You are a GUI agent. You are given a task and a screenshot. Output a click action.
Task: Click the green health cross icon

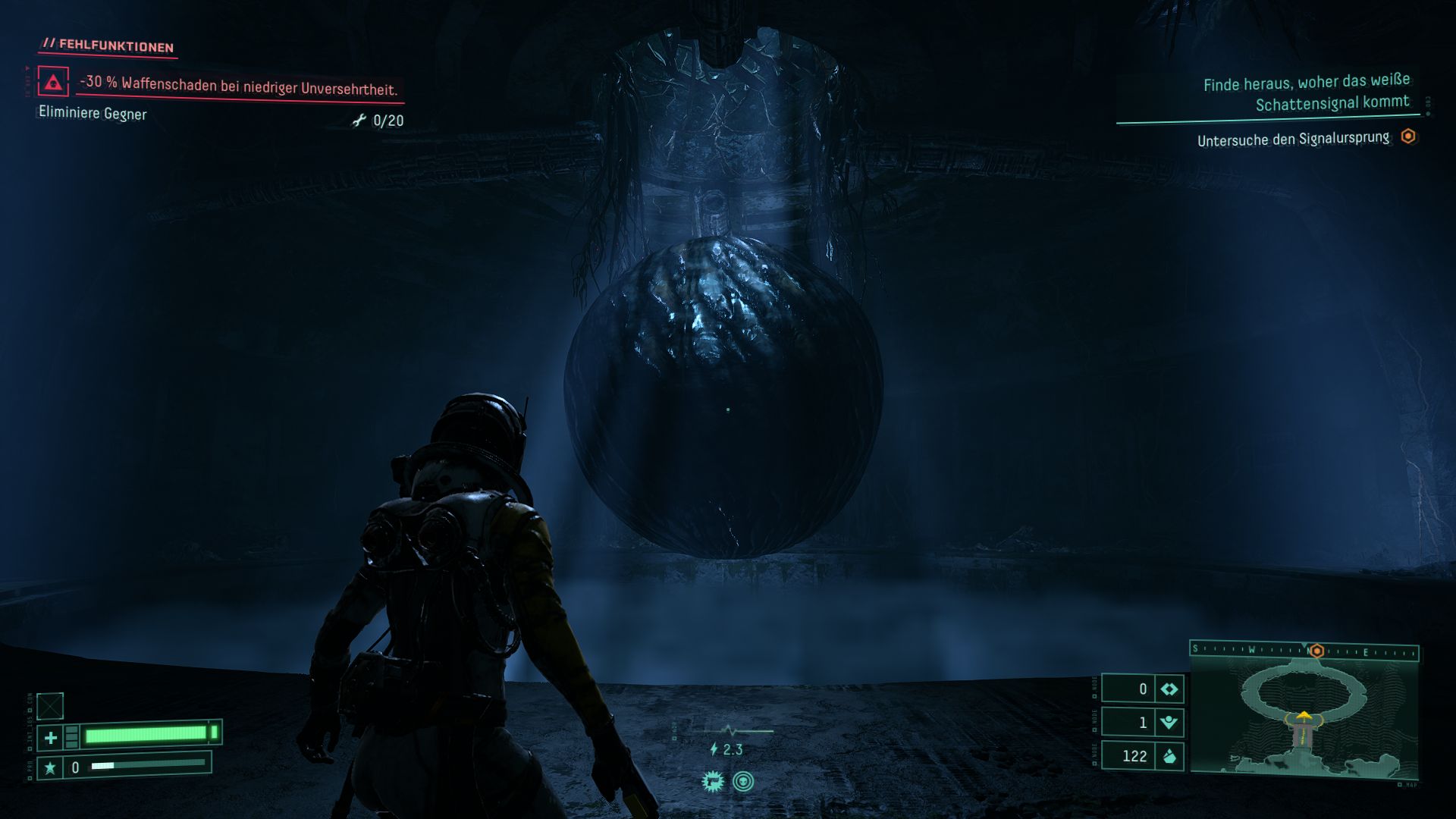51,737
